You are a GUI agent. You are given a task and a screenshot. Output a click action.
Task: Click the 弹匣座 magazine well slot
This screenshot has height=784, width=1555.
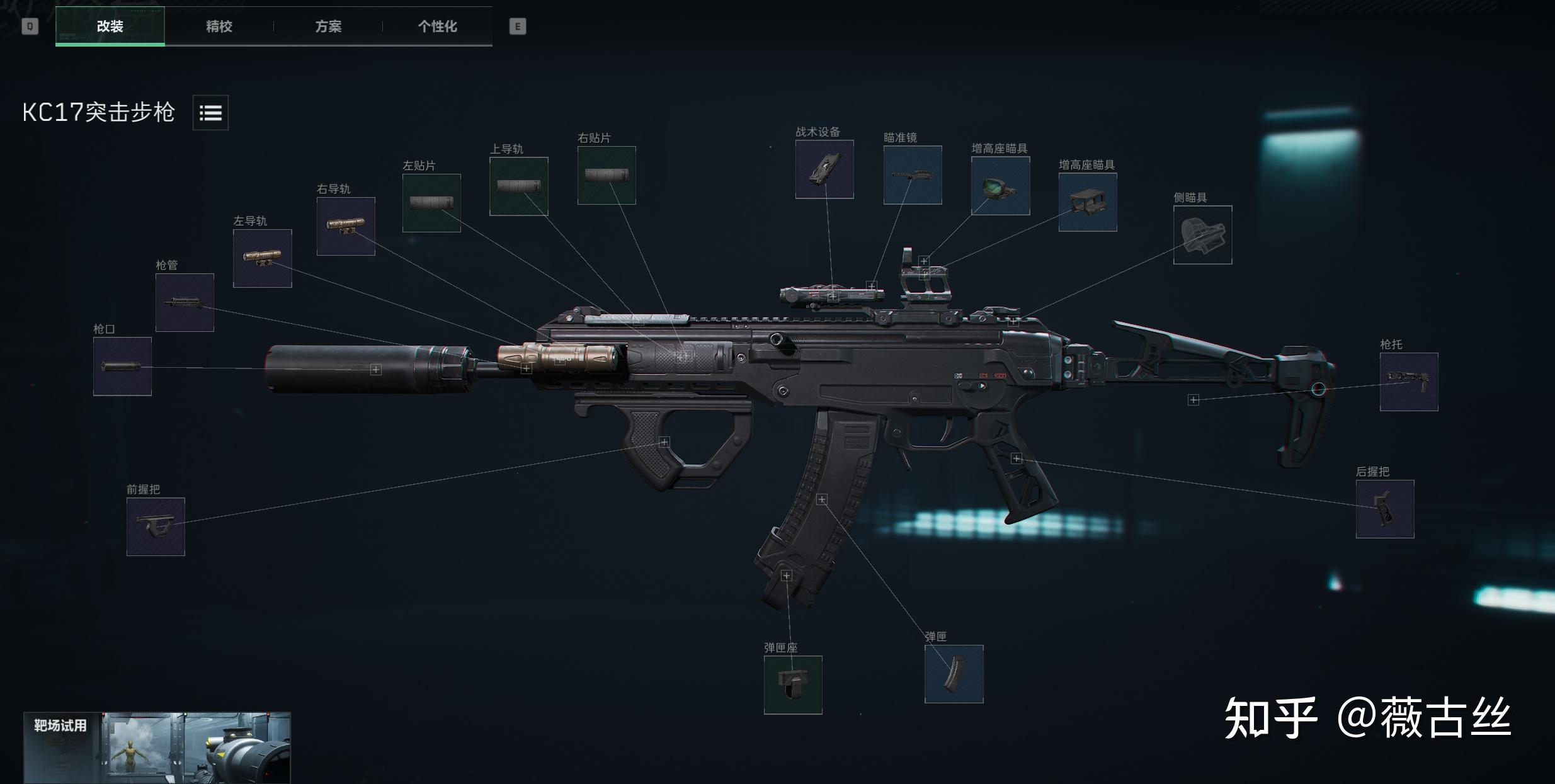(x=793, y=685)
